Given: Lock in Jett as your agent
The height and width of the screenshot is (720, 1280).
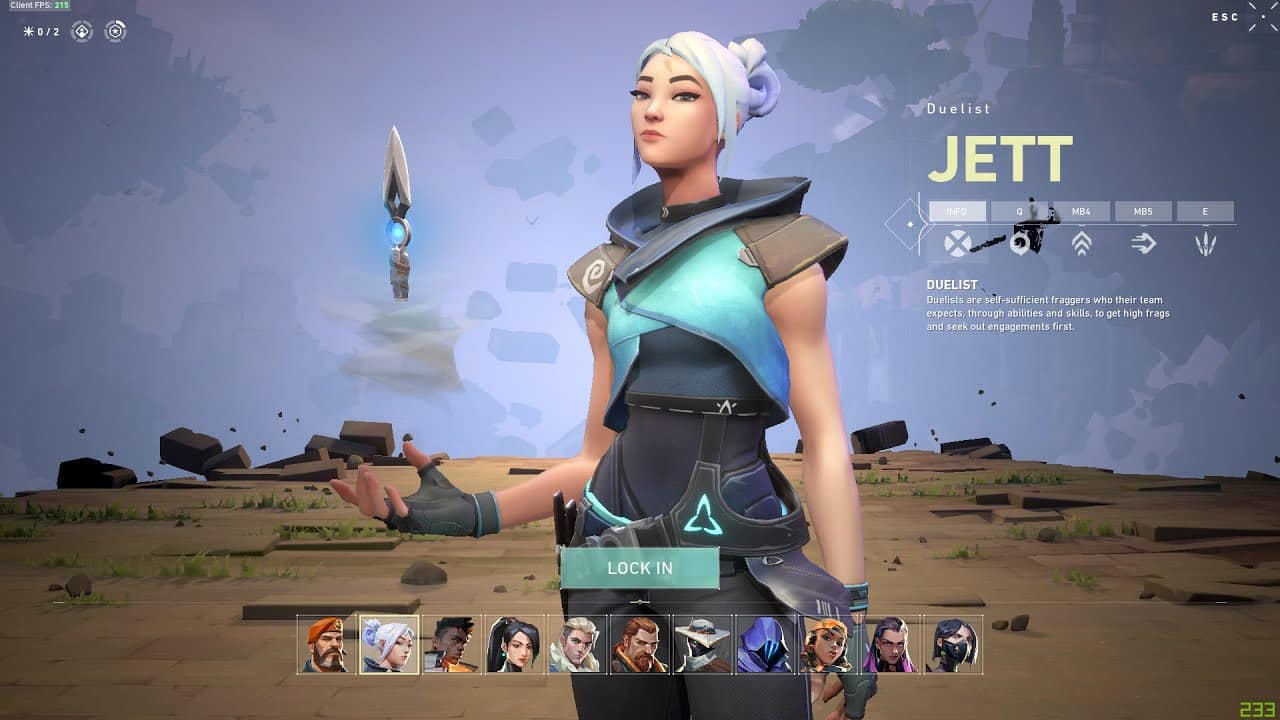Looking at the screenshot, I should [640, 568].
